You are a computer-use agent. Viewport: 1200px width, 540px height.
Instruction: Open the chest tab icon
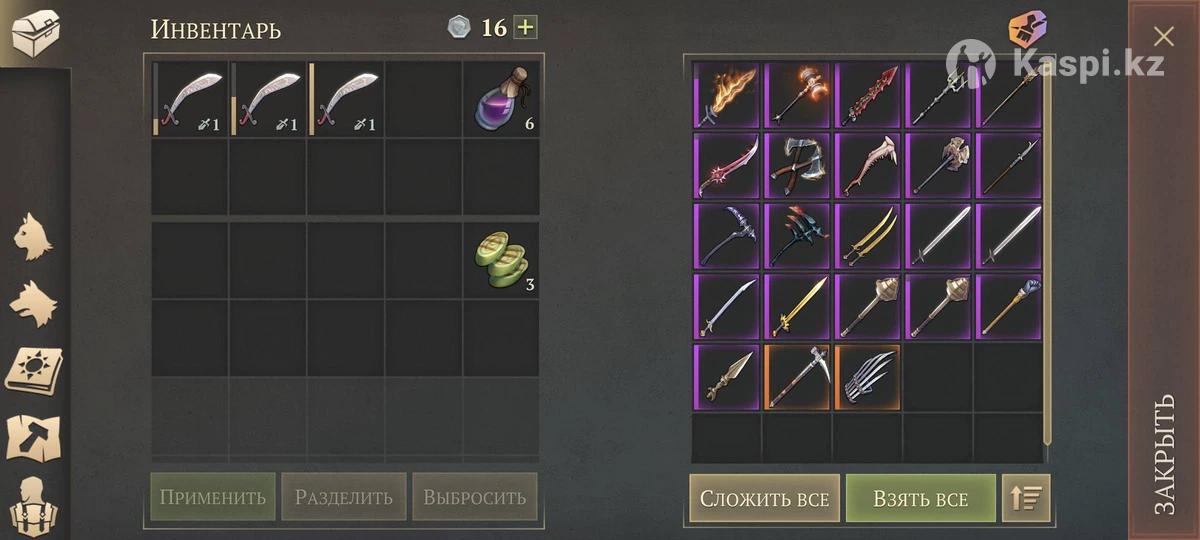click(34, 32)
